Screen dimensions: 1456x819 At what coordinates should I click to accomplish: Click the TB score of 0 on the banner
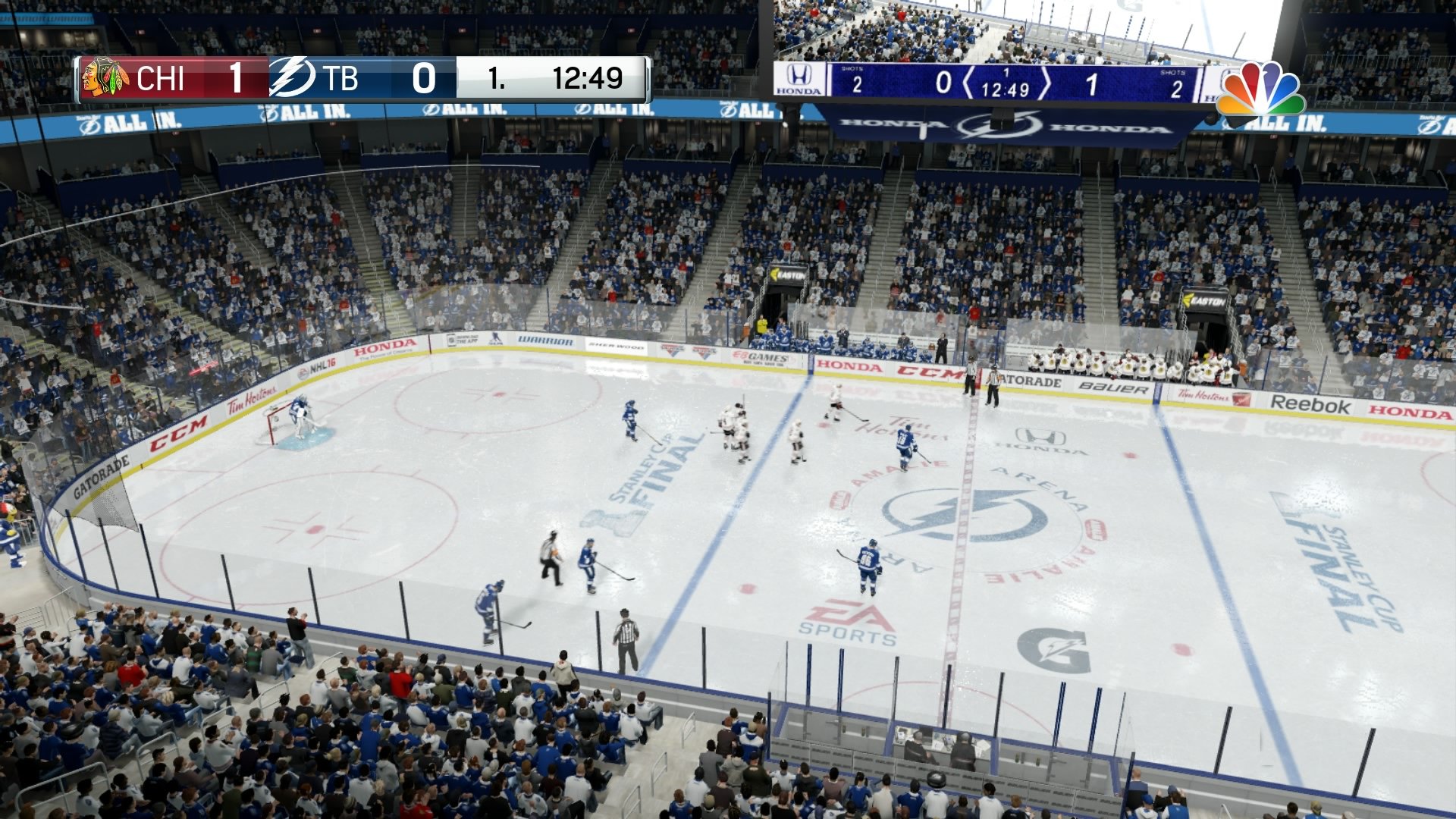(x=425, y=78)
